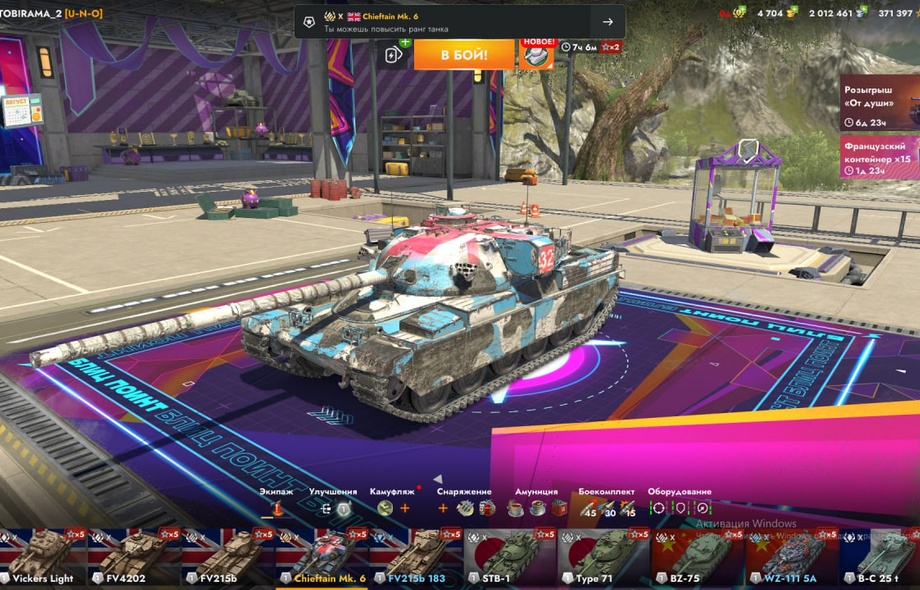
Task: Start a battle with the В БОЙ! button
Action: [x=464, y=54]
